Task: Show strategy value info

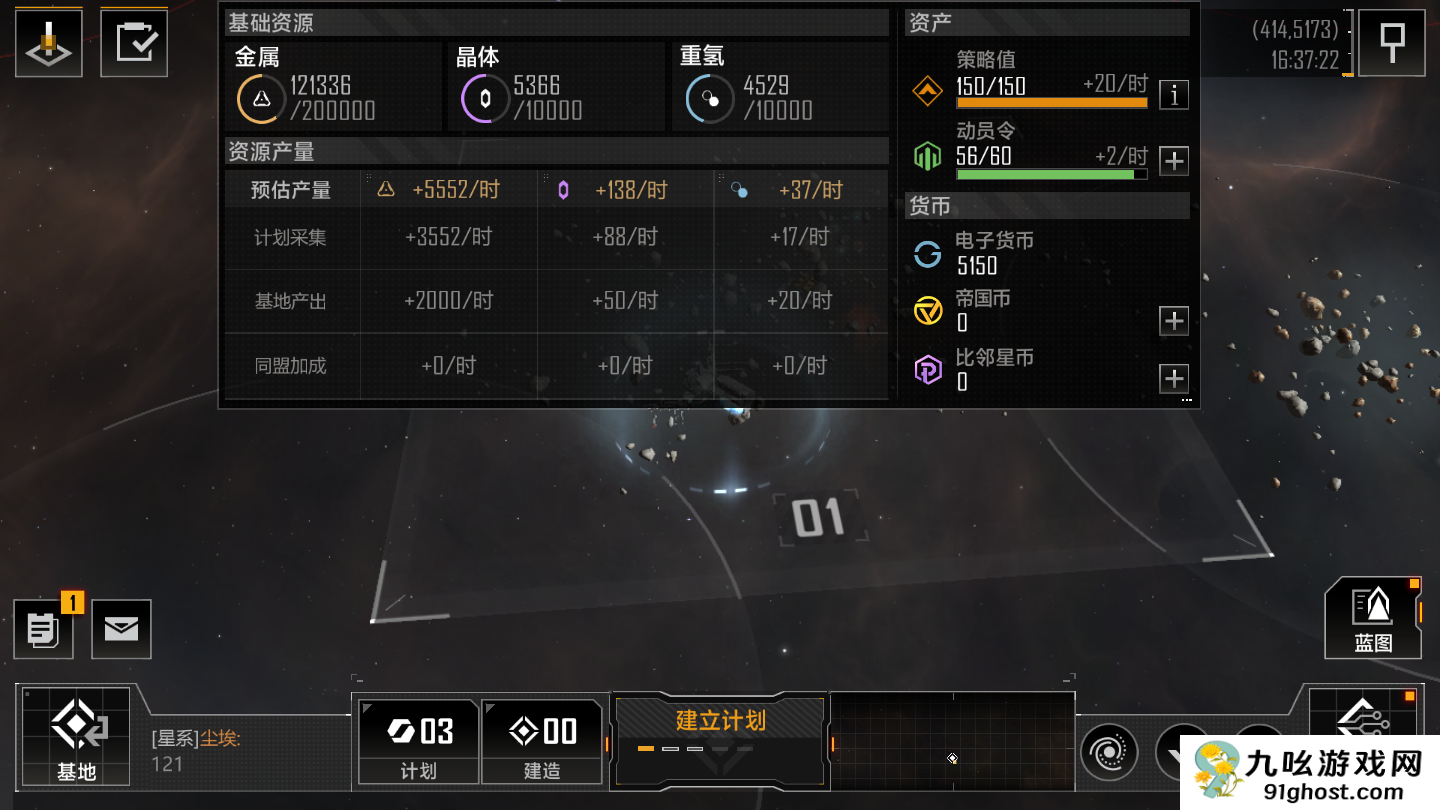Action: (x=1174, y=95)
